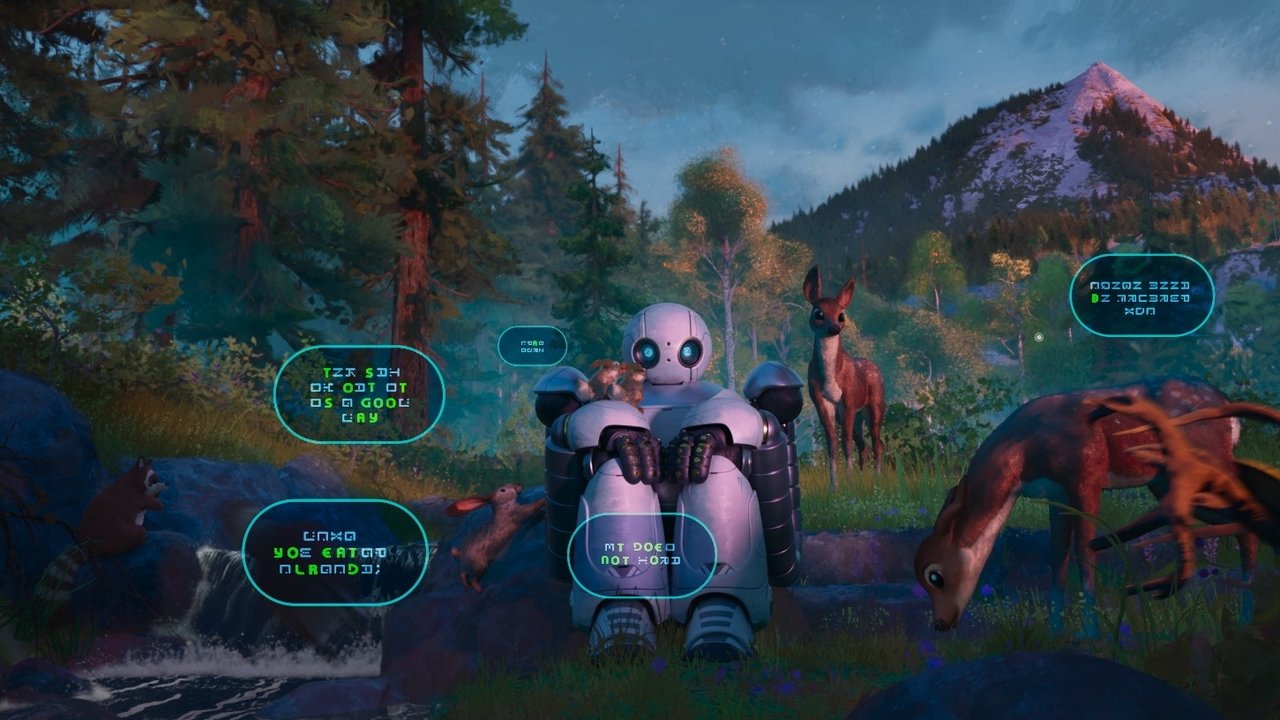Choose the 'NOT HORD' speech bubble

tap(641, 554)
